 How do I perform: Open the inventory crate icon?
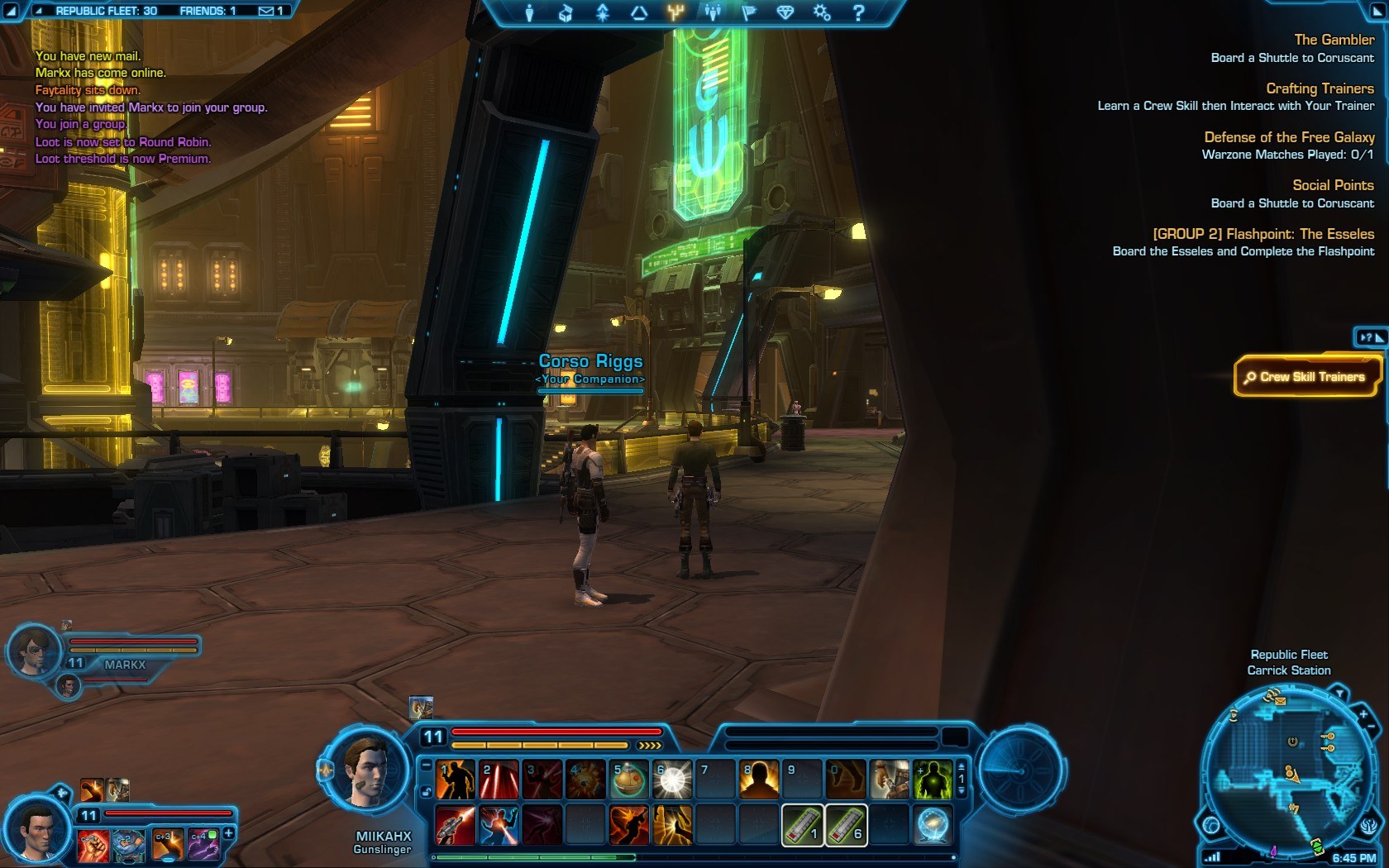tap(567, 12)
